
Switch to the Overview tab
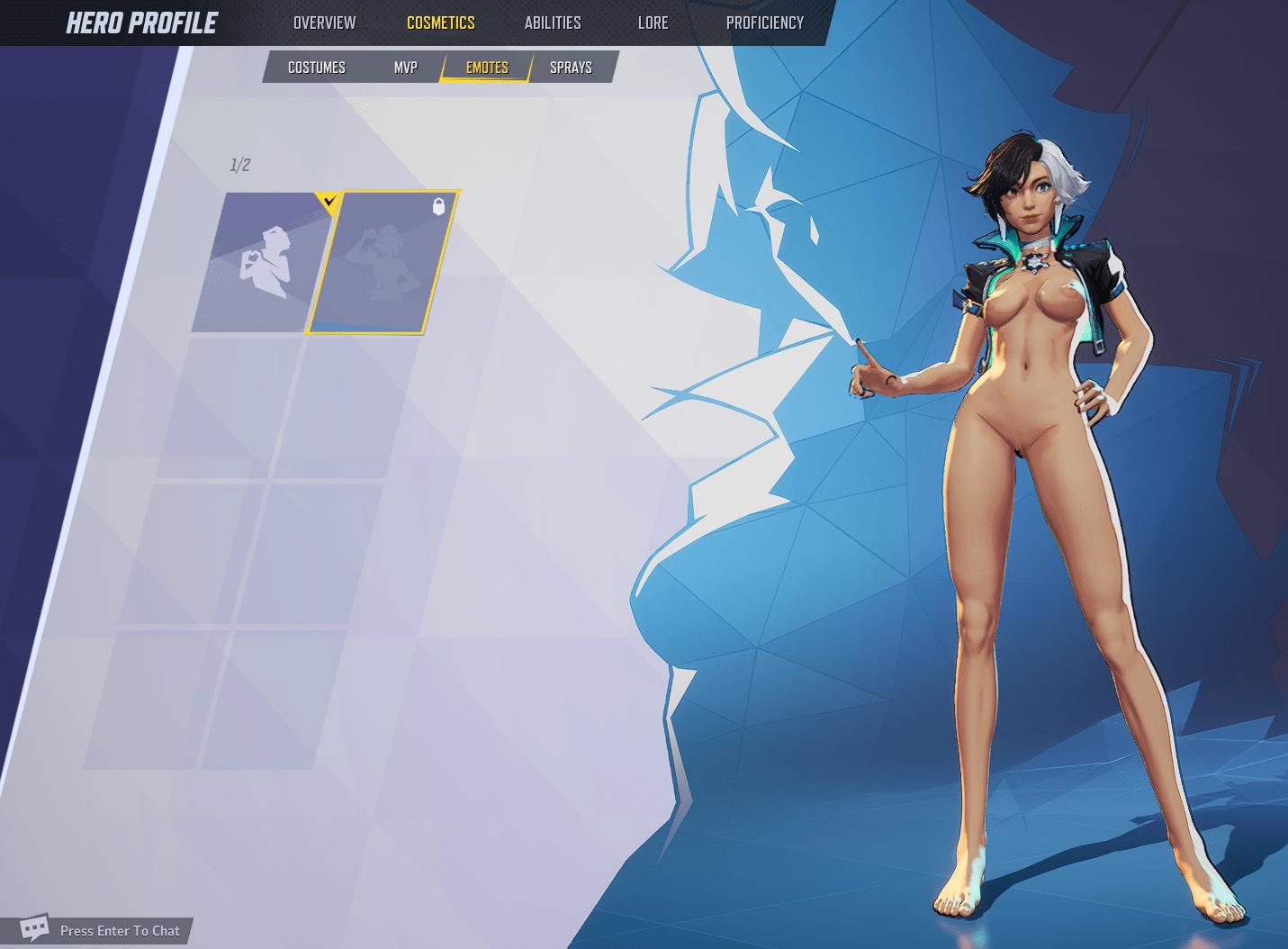pyautogui.click(x=324, y=23)
